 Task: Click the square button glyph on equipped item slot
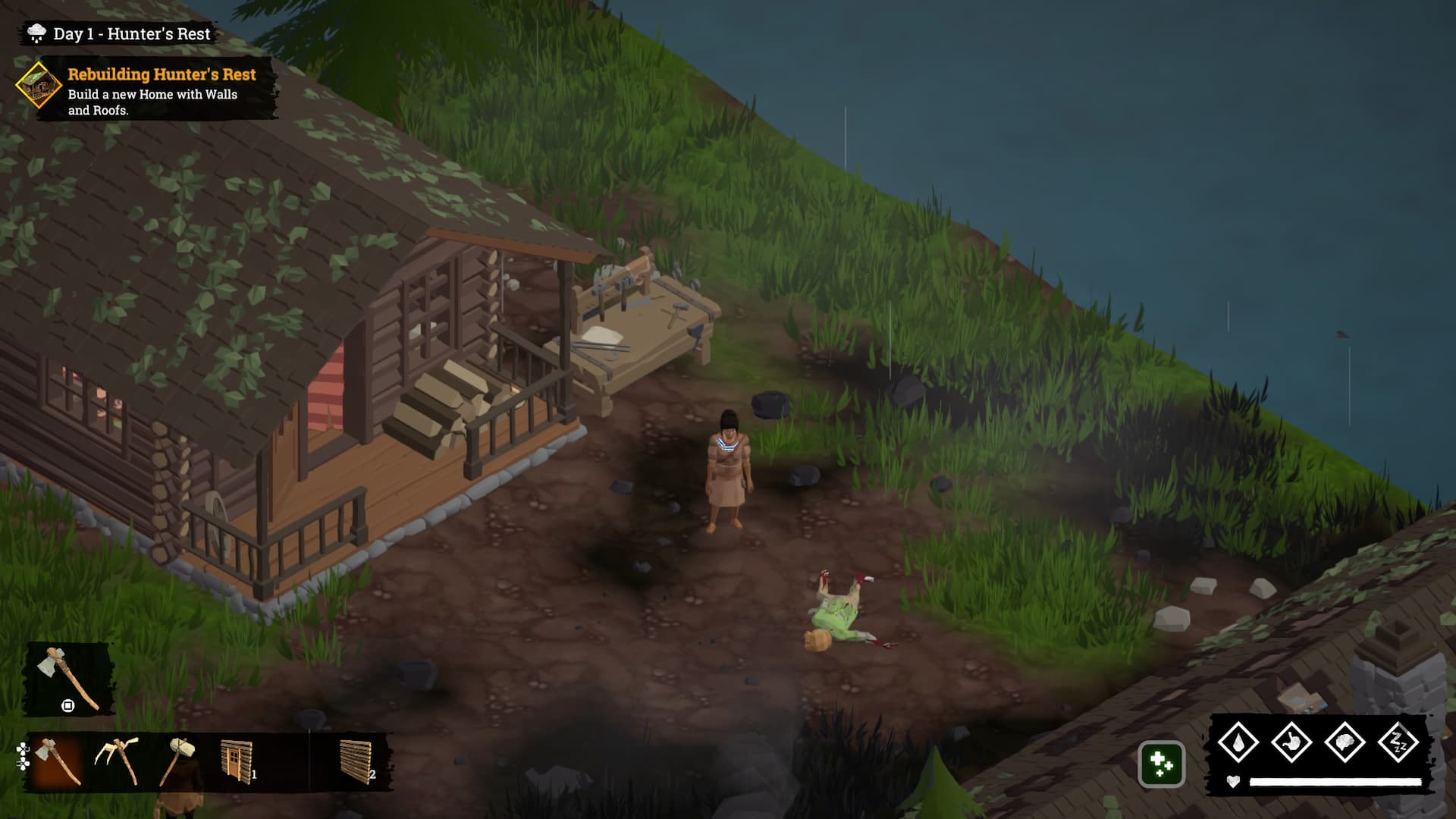coord(67,707)
